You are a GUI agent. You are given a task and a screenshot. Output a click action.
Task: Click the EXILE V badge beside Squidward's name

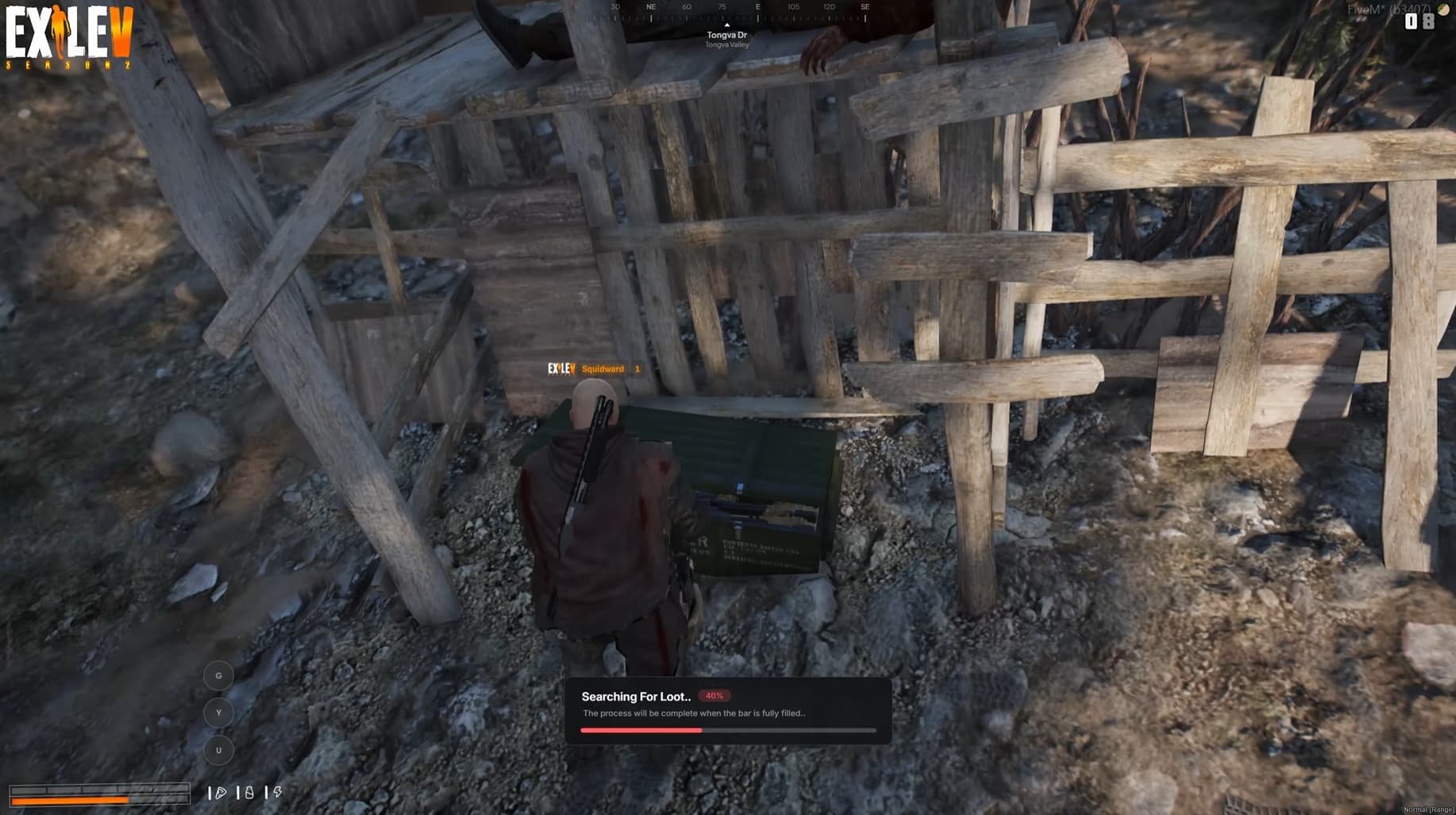(x=560, y=369)
